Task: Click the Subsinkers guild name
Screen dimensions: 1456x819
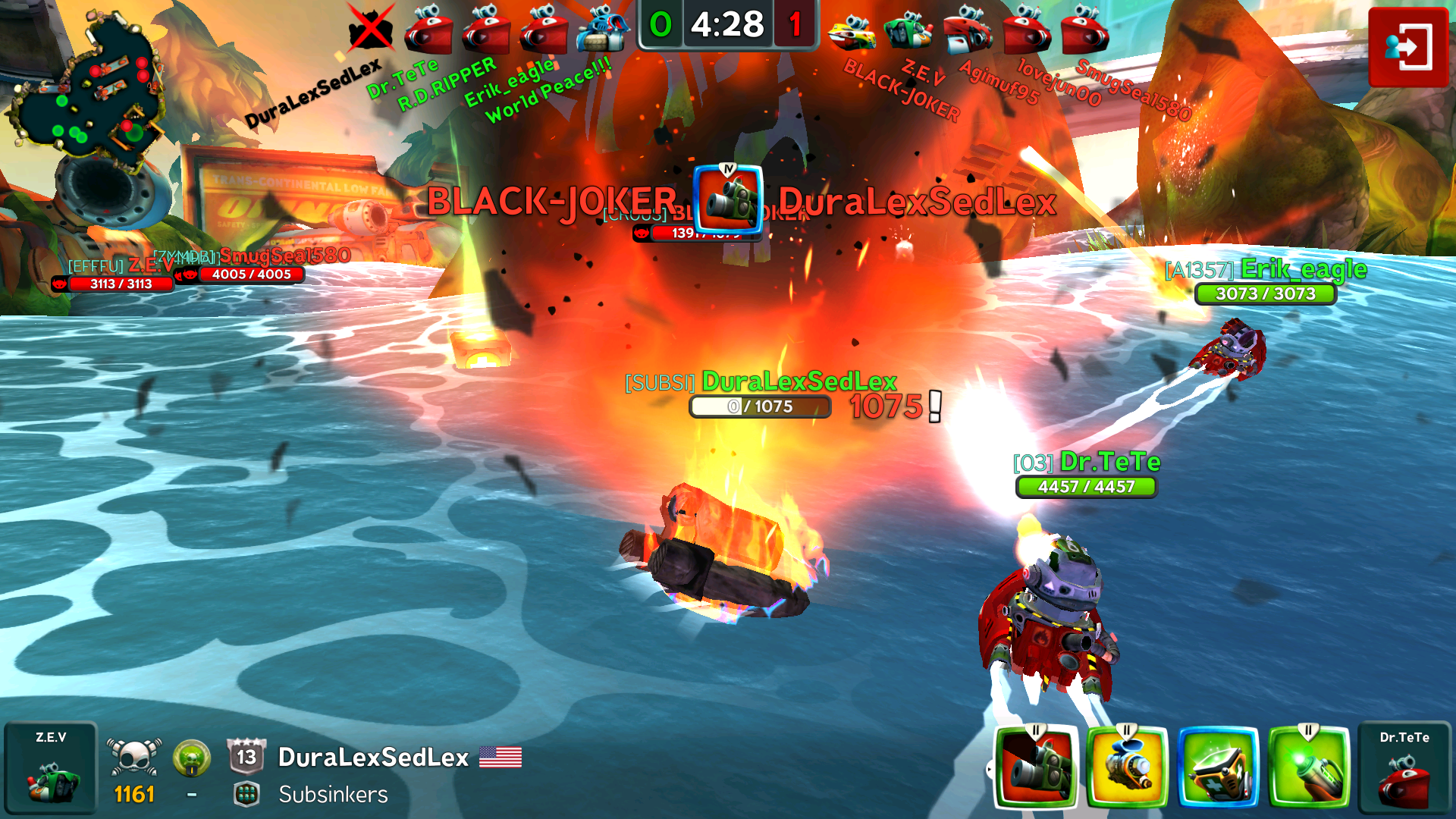Action: coord(333,794)
